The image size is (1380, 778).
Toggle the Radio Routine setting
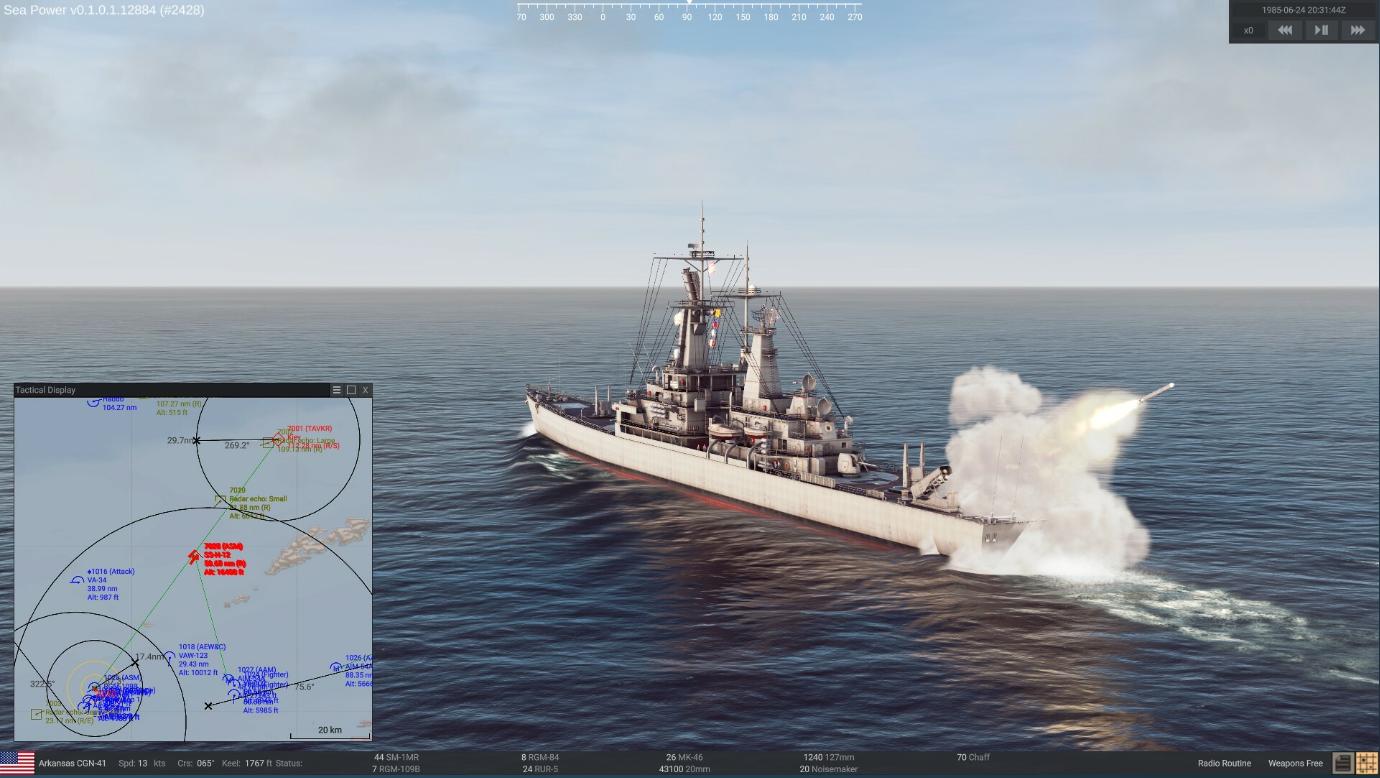1225,762
